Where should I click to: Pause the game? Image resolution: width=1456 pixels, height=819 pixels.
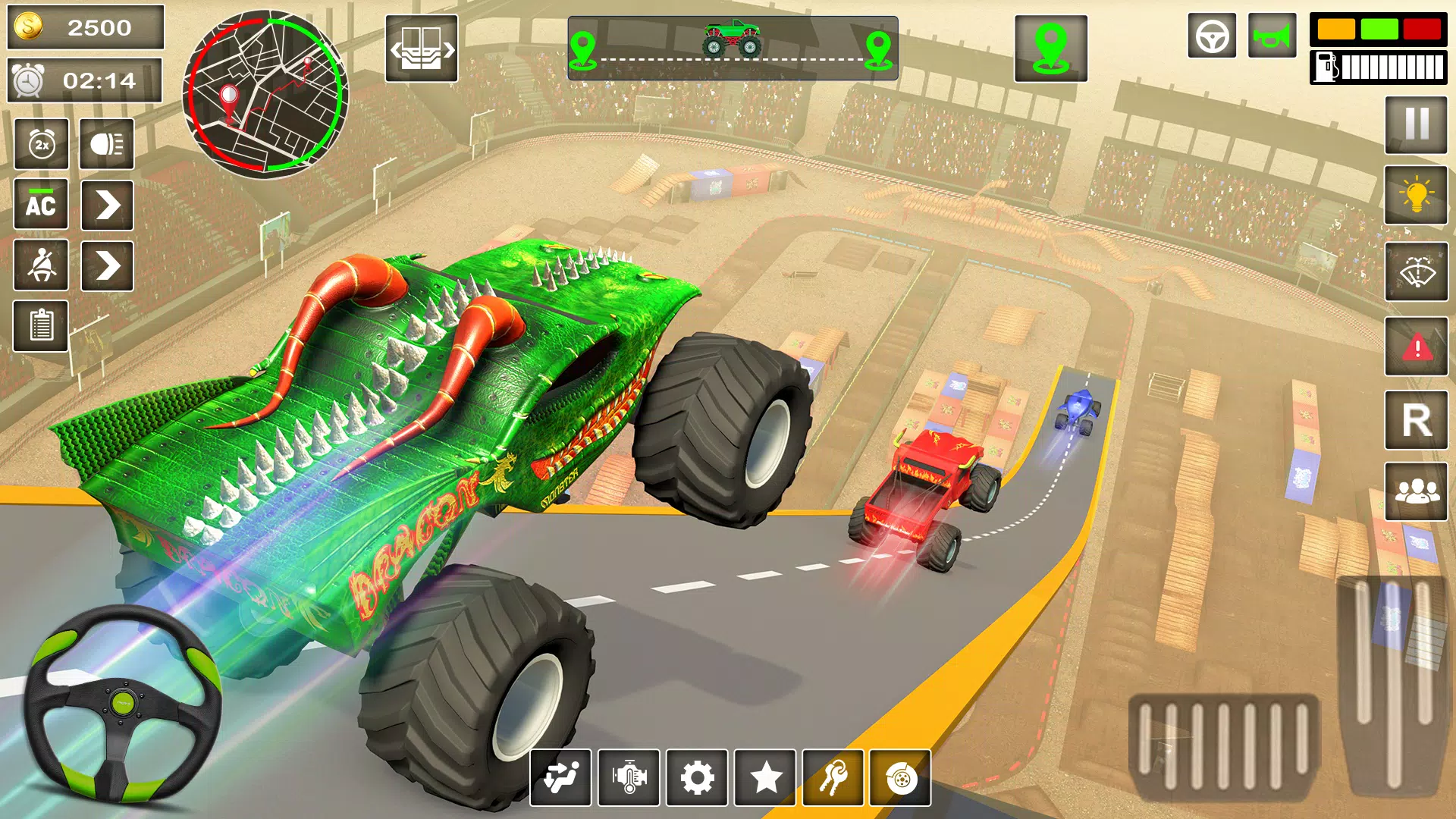click(x=1416, y=125)
